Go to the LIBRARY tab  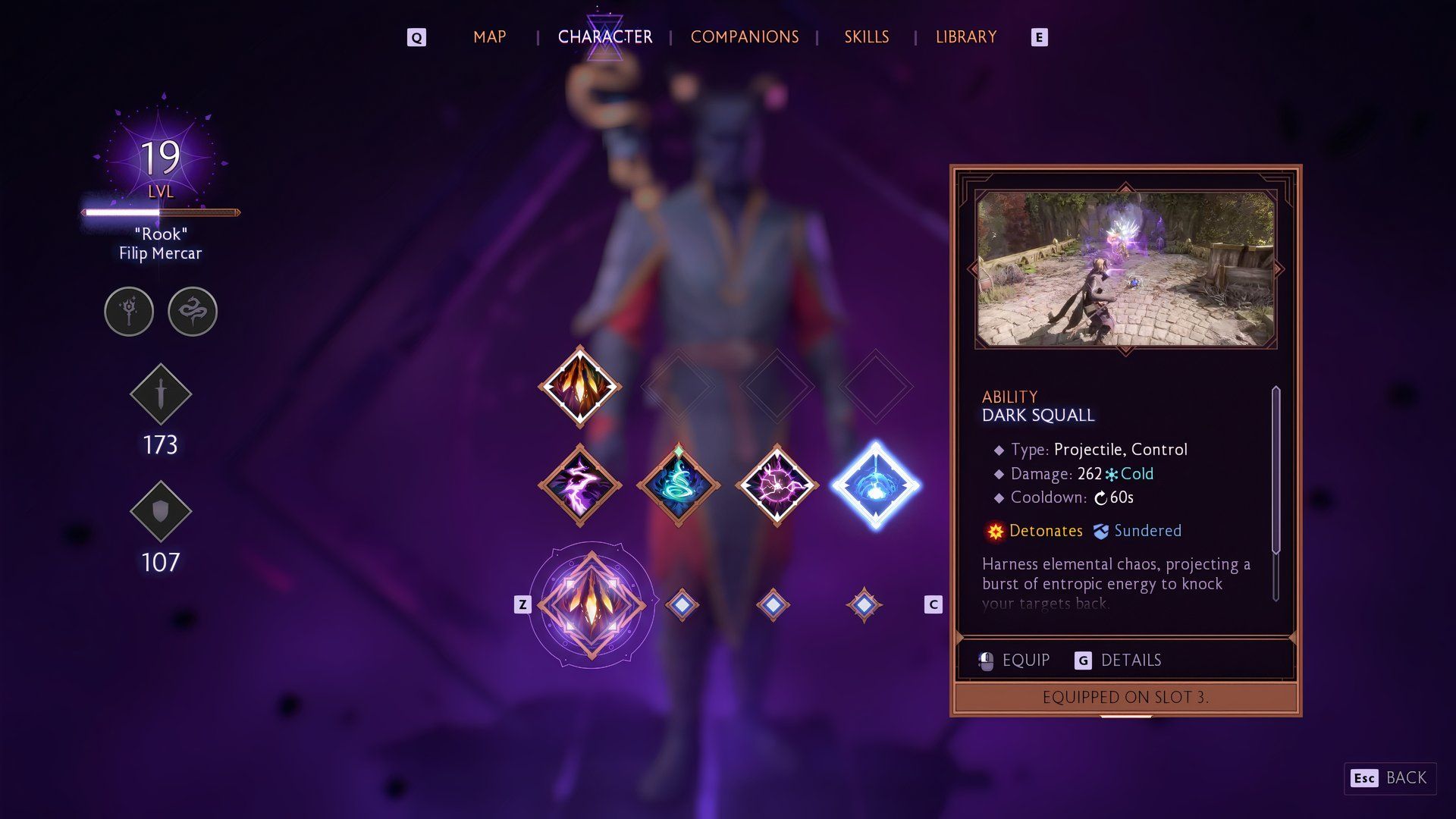[x=965, y=36]
